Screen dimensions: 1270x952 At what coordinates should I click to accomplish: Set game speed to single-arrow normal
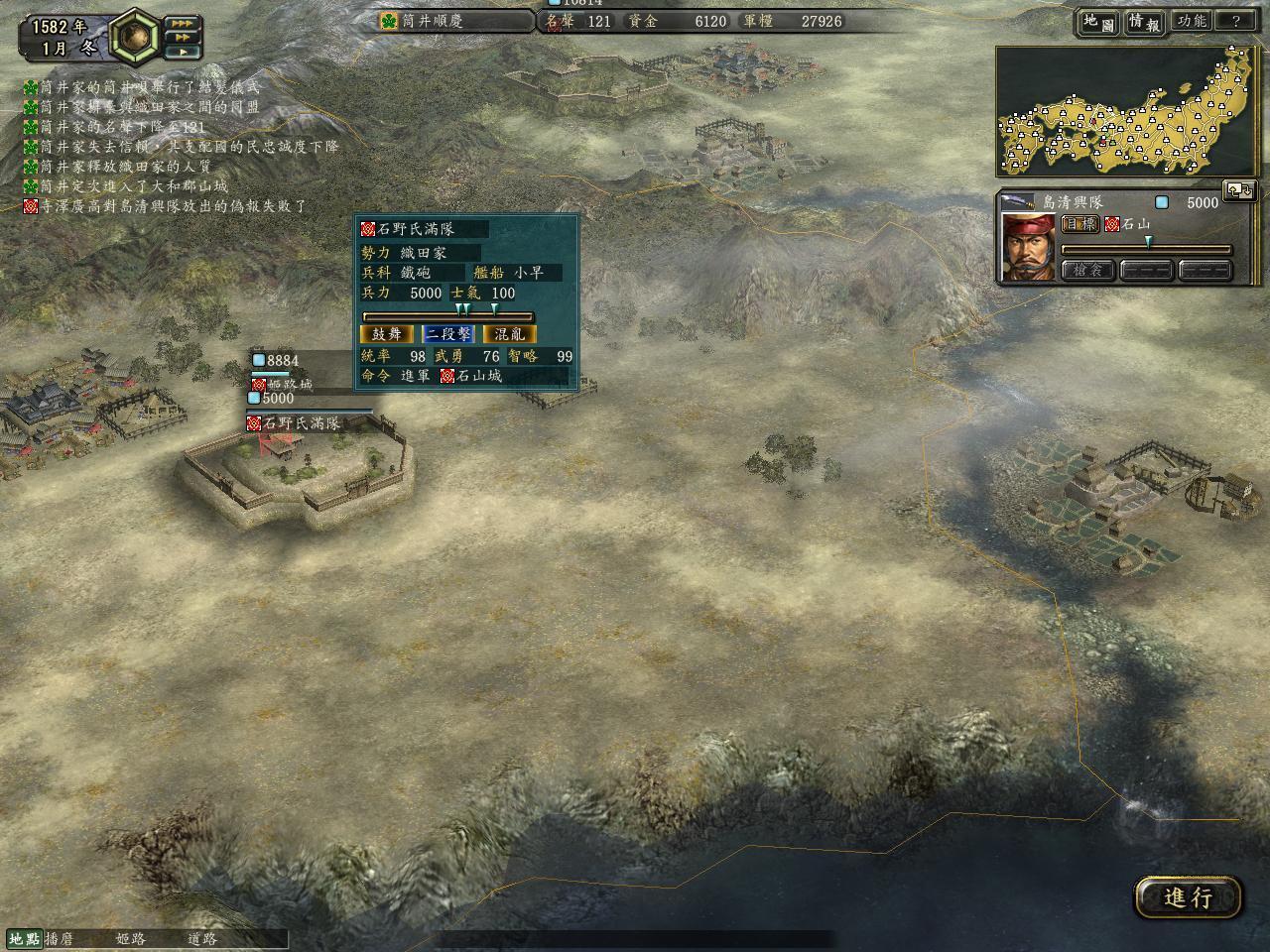coord(182,51)
